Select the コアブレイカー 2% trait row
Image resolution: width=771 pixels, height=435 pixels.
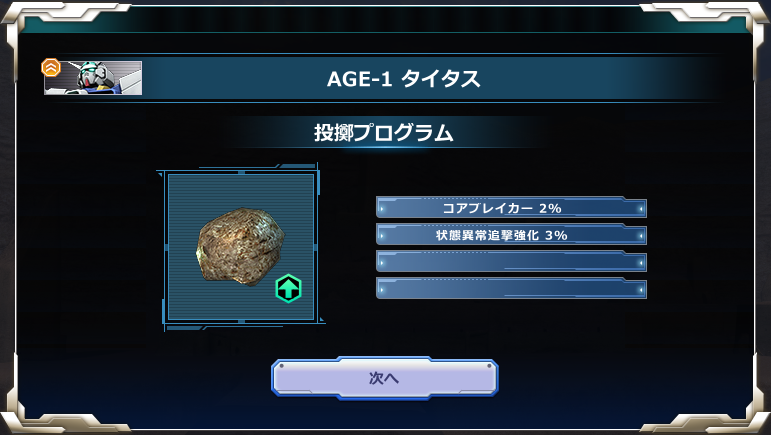click(x=511, y=208)
